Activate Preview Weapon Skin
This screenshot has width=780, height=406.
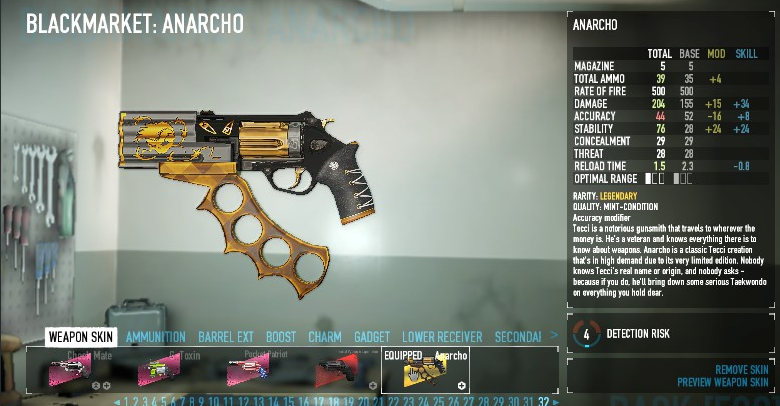coord(722,382)
